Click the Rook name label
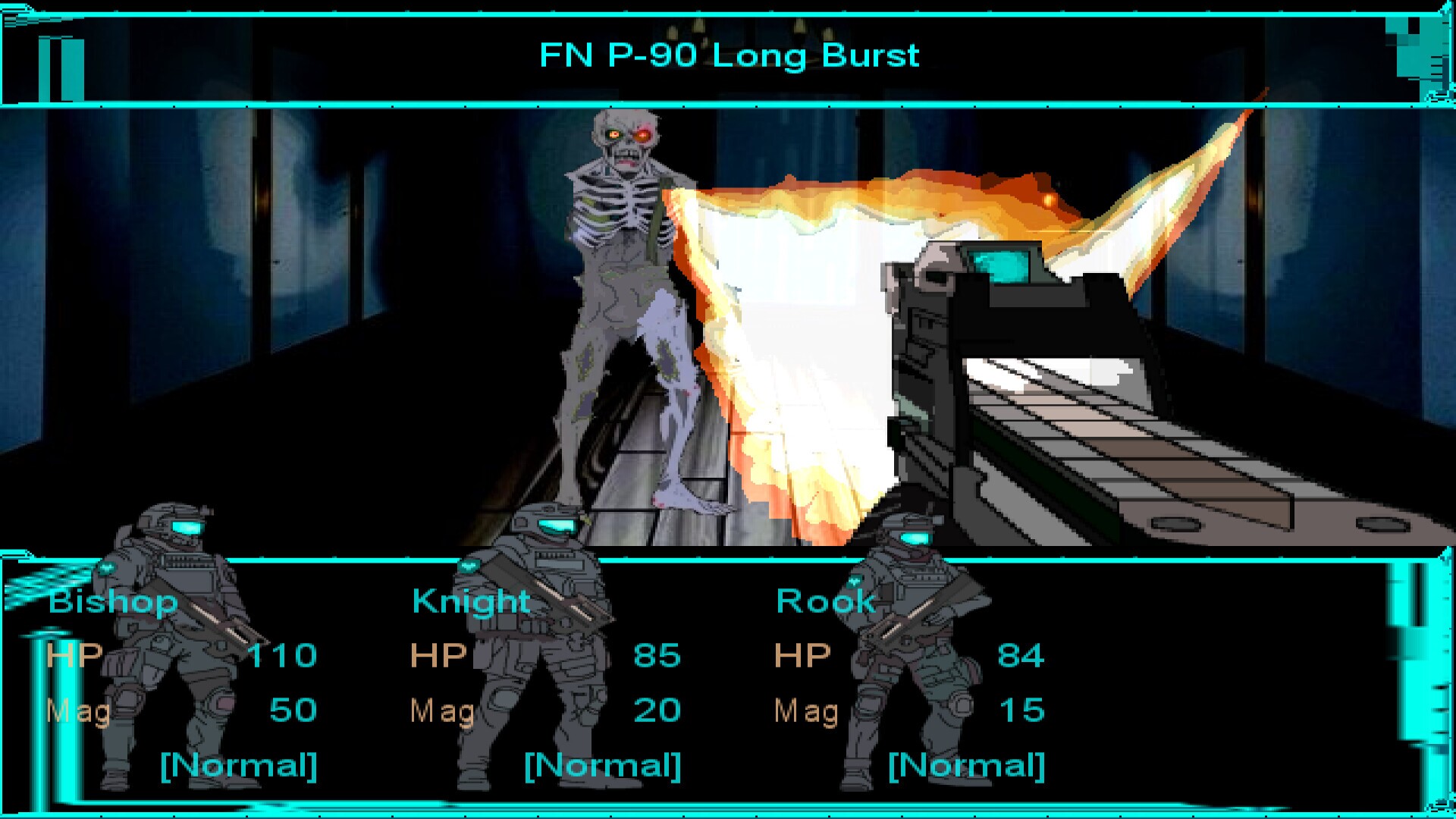 825,601
